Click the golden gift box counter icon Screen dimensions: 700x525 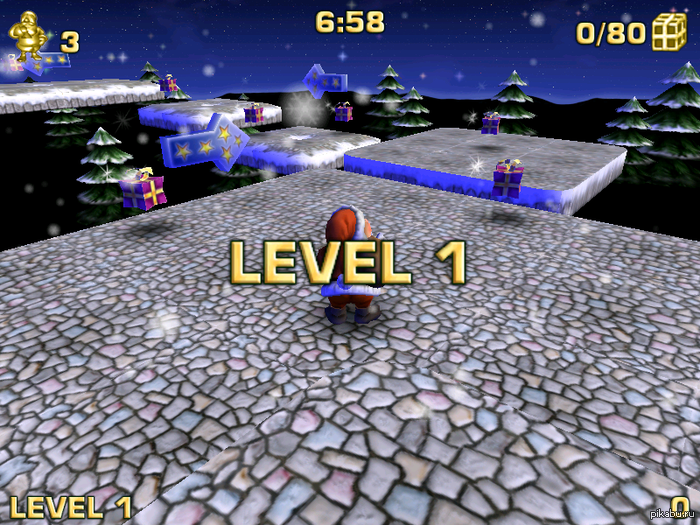668,32
